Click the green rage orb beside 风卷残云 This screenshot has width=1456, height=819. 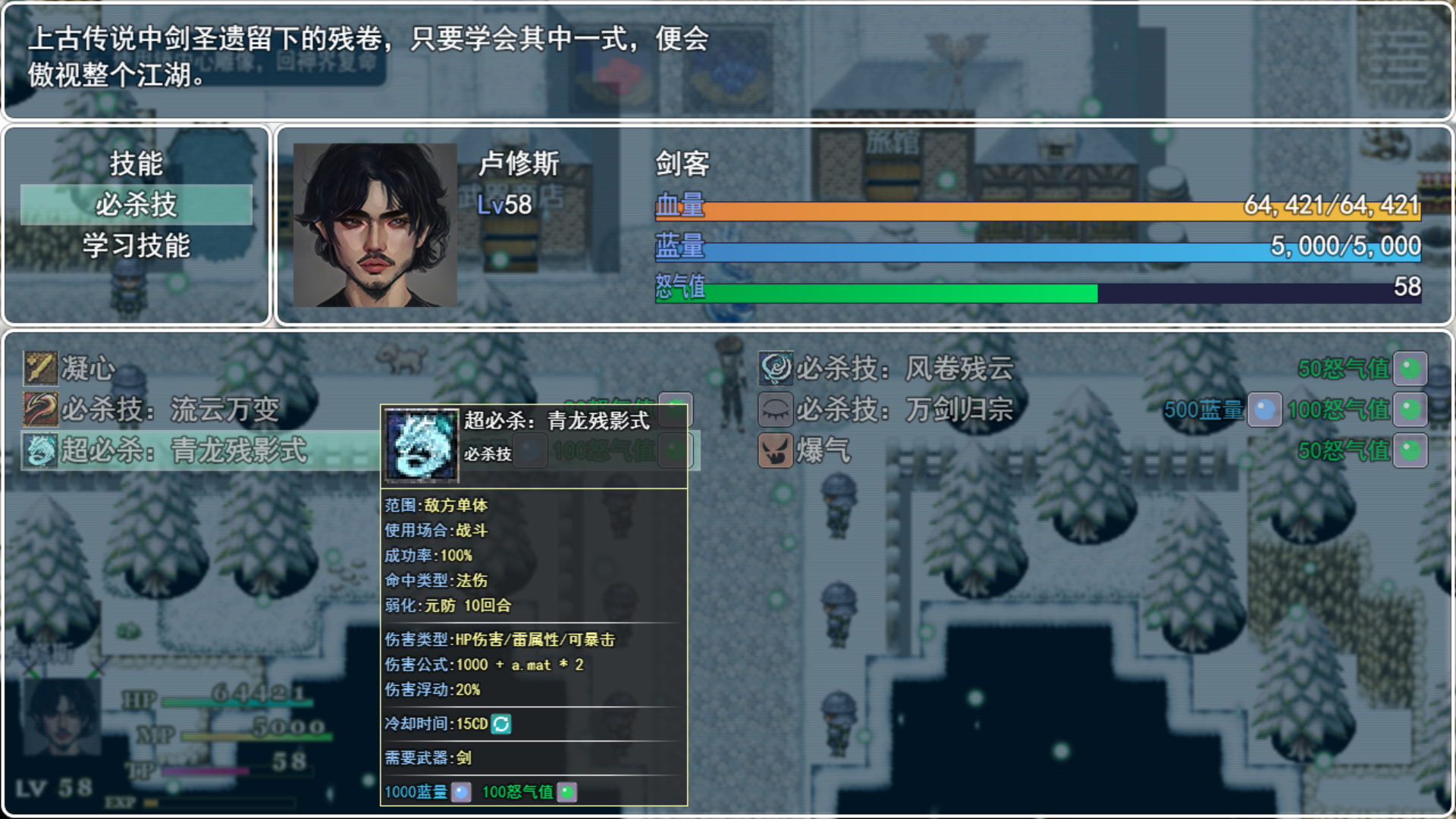tap(1413, 369)
